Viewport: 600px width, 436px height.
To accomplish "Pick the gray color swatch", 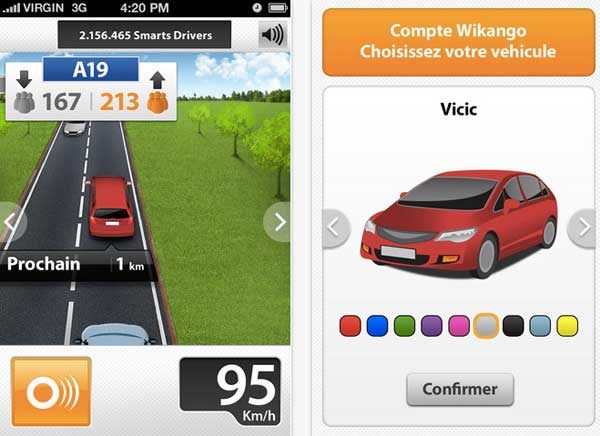I will [x=486, y=325].
